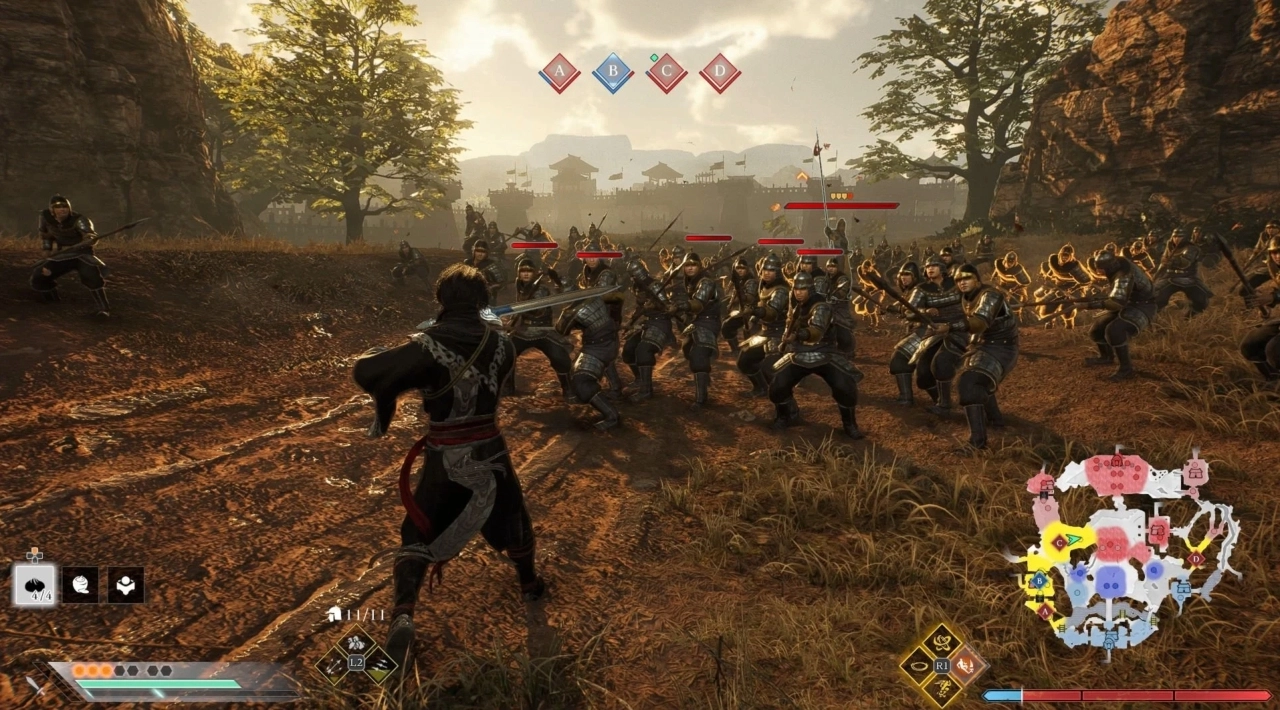Activate the charging soldiers tactic icon
The image size is (1280, 710).
[x=380, y=664]
